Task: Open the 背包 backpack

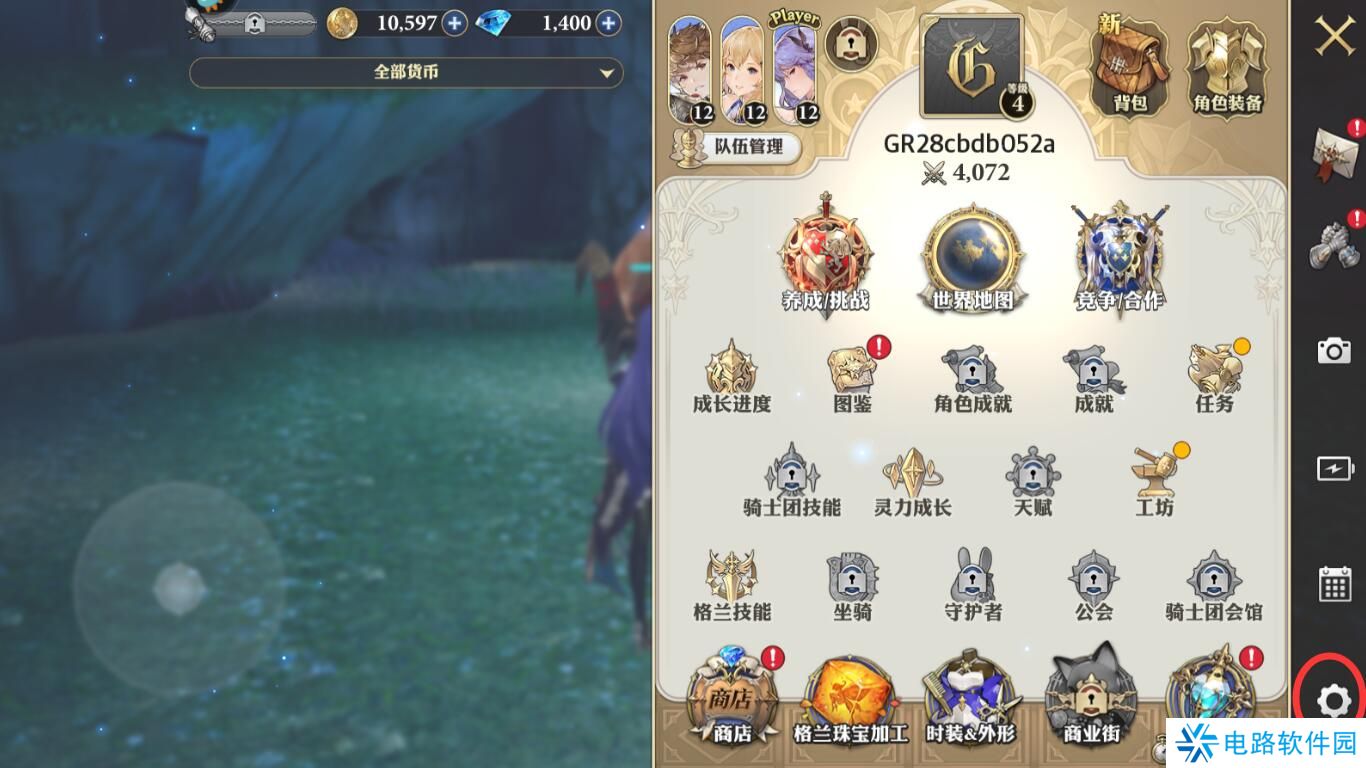Action: (x=1130, y=60)
